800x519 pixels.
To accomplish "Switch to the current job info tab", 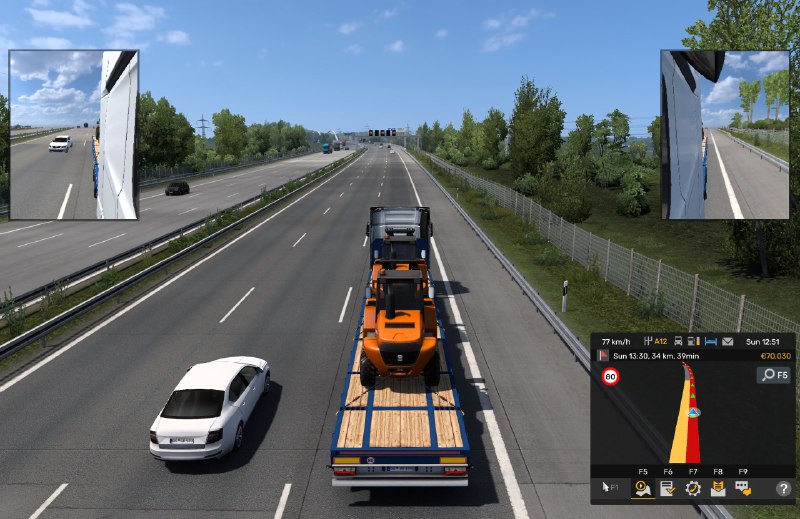I will (x=667, y=488).
